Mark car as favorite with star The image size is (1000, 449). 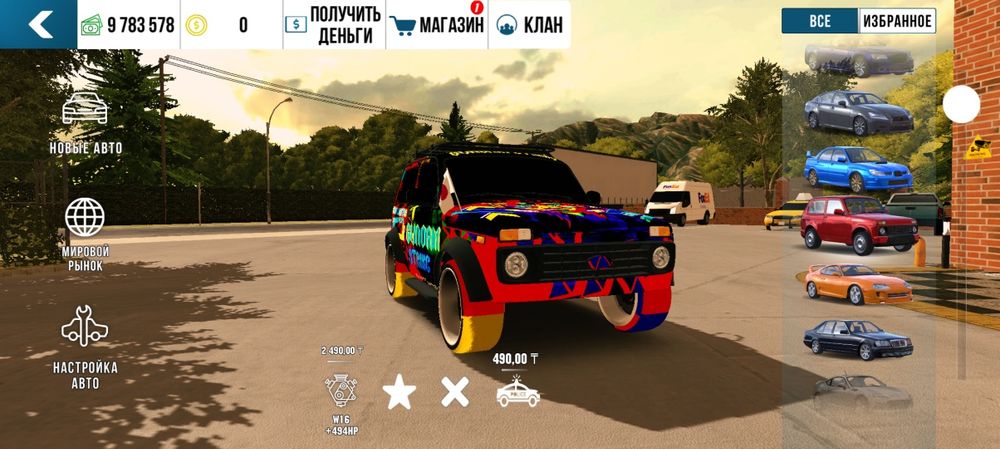pos(399,392)
